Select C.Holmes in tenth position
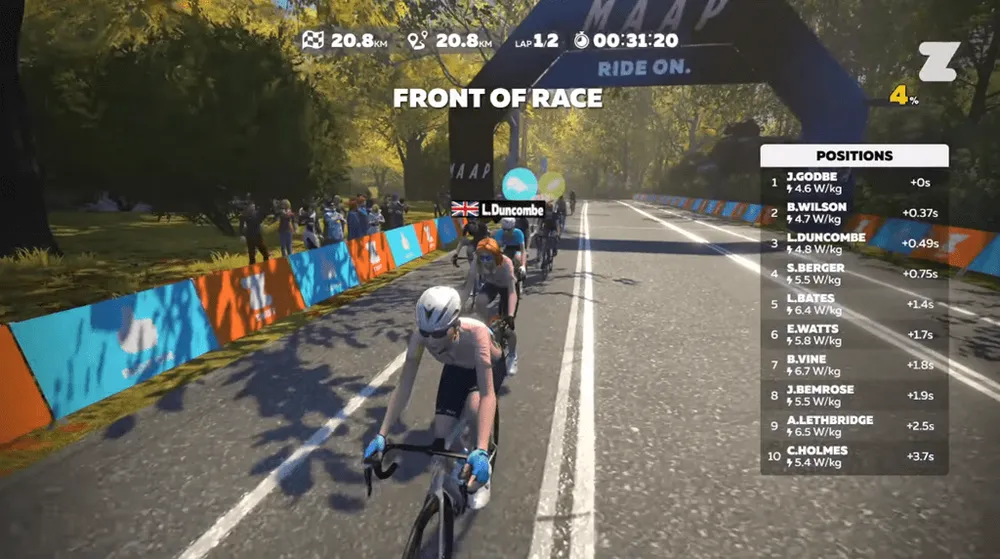This screenshot has height=559, width=1000. pyautogui.click(x=854, y=456)
